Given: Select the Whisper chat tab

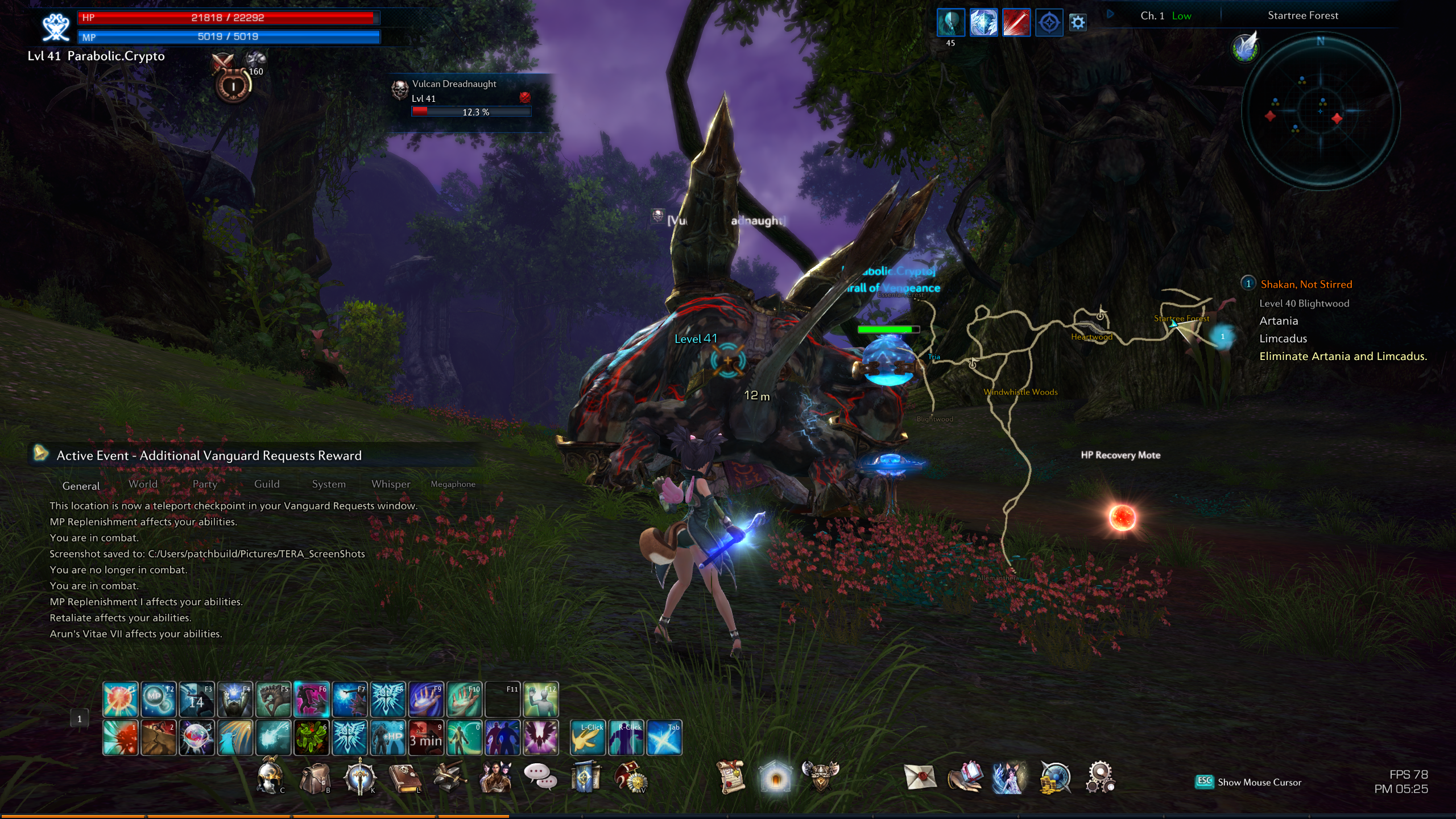Looking at the screenshot, I should (x=391, y=484).
